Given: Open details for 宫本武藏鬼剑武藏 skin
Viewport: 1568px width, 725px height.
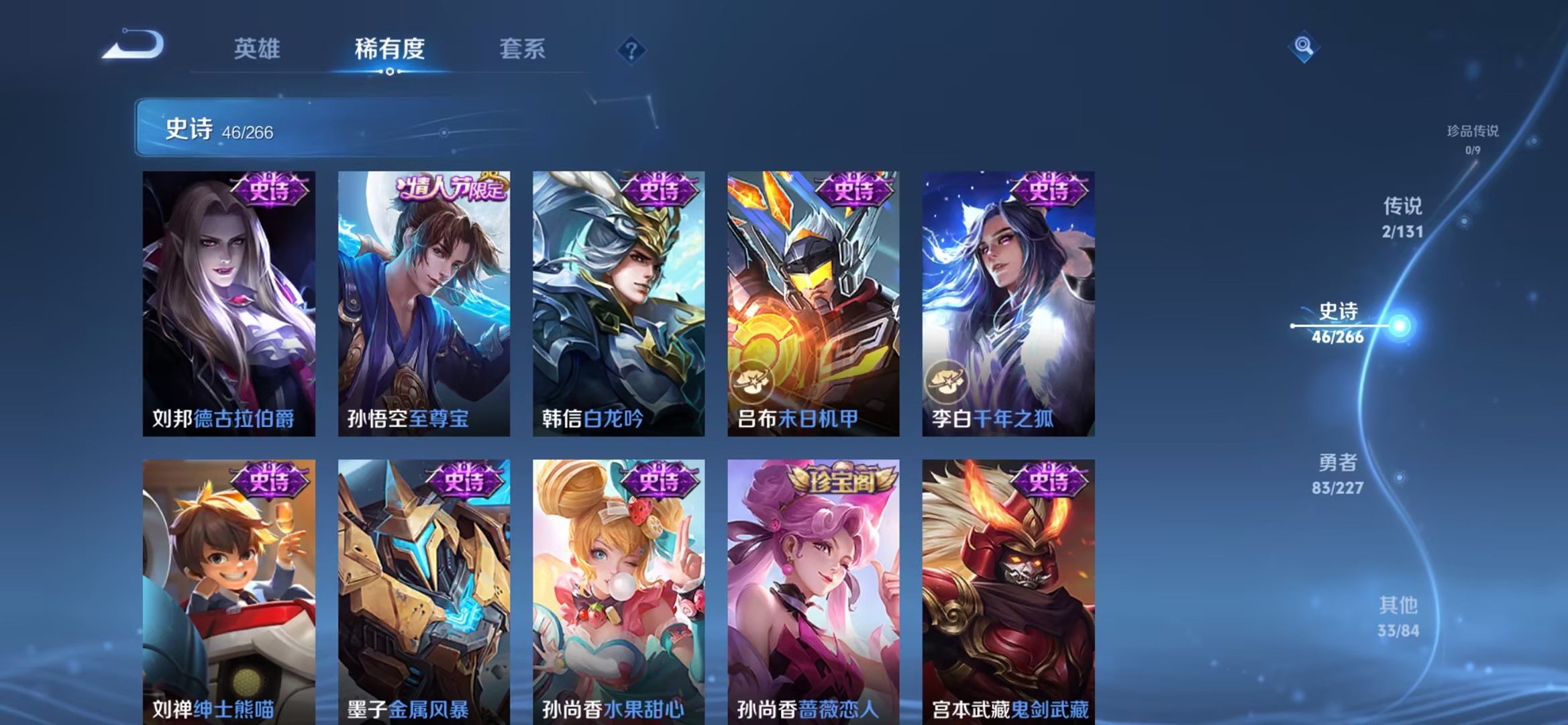Looking at the screenshot, I should [1006, 591].
